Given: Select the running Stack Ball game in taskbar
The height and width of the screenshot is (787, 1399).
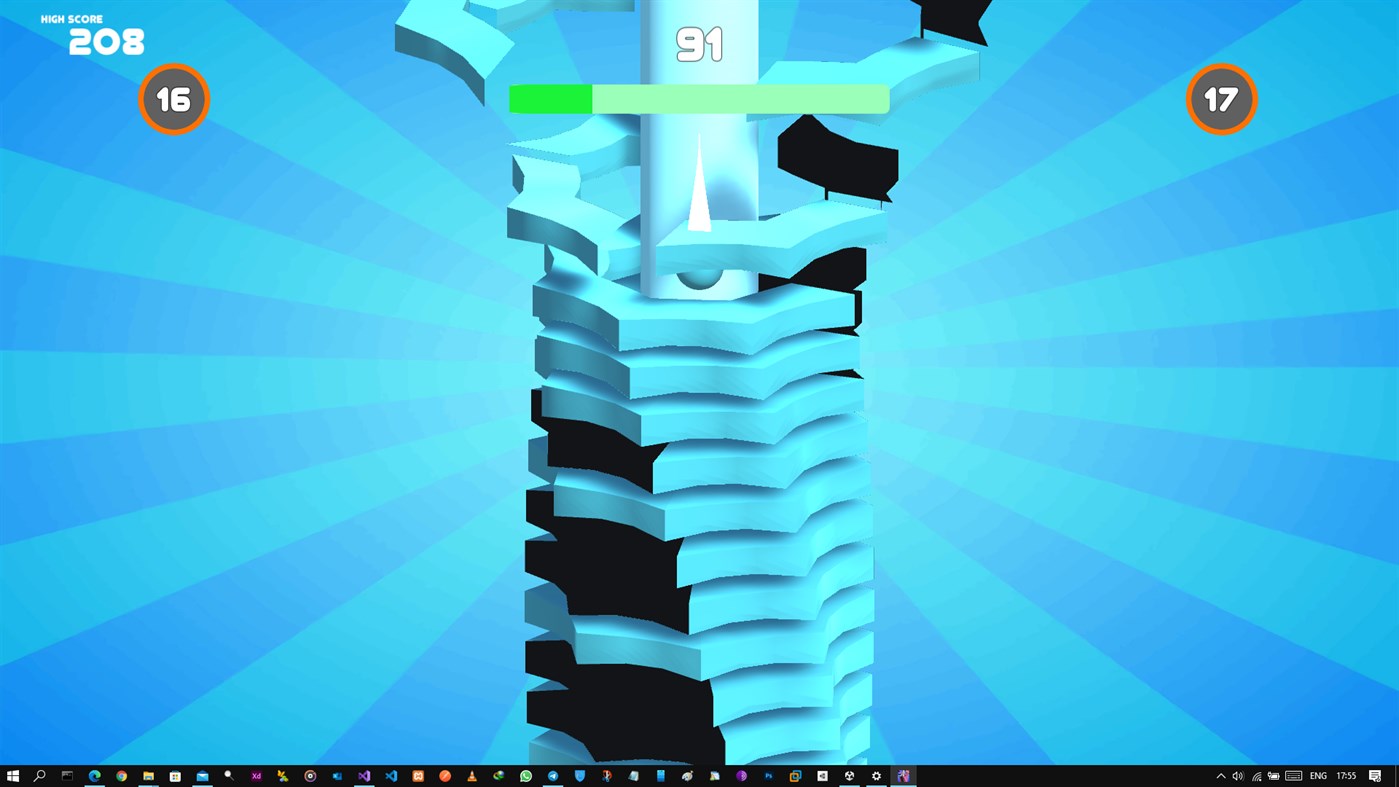Looking at the screenshot, I should [904, 775].
